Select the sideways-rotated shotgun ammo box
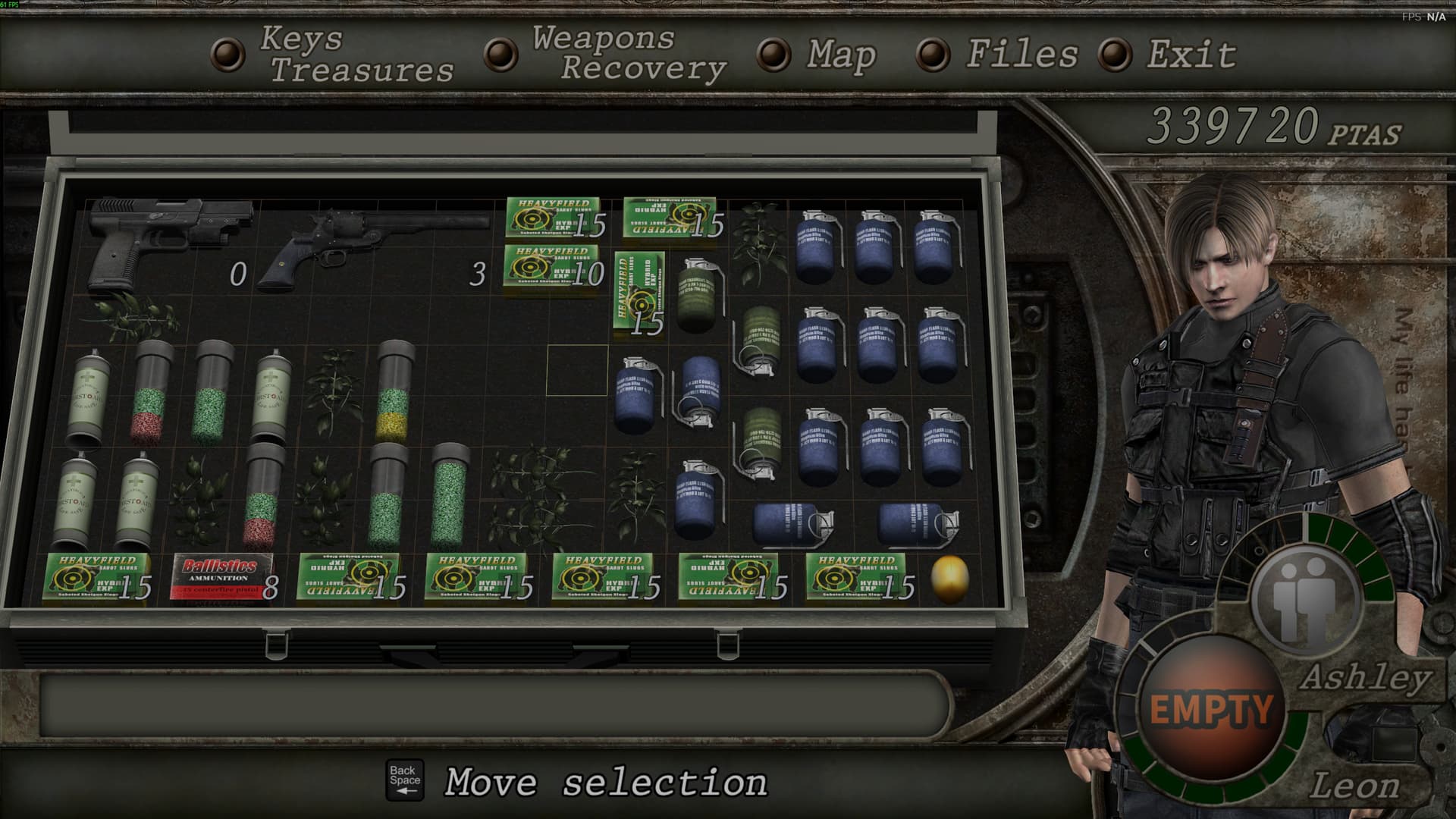This screenshot has height=819, width=1456. pos(639,293)
